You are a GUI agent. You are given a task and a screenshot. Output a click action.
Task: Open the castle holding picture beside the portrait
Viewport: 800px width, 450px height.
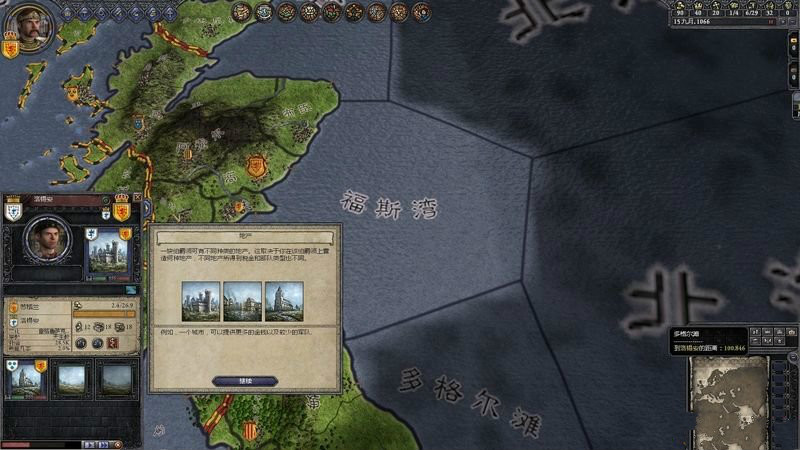pyautogui.click(x=109, y=253)
